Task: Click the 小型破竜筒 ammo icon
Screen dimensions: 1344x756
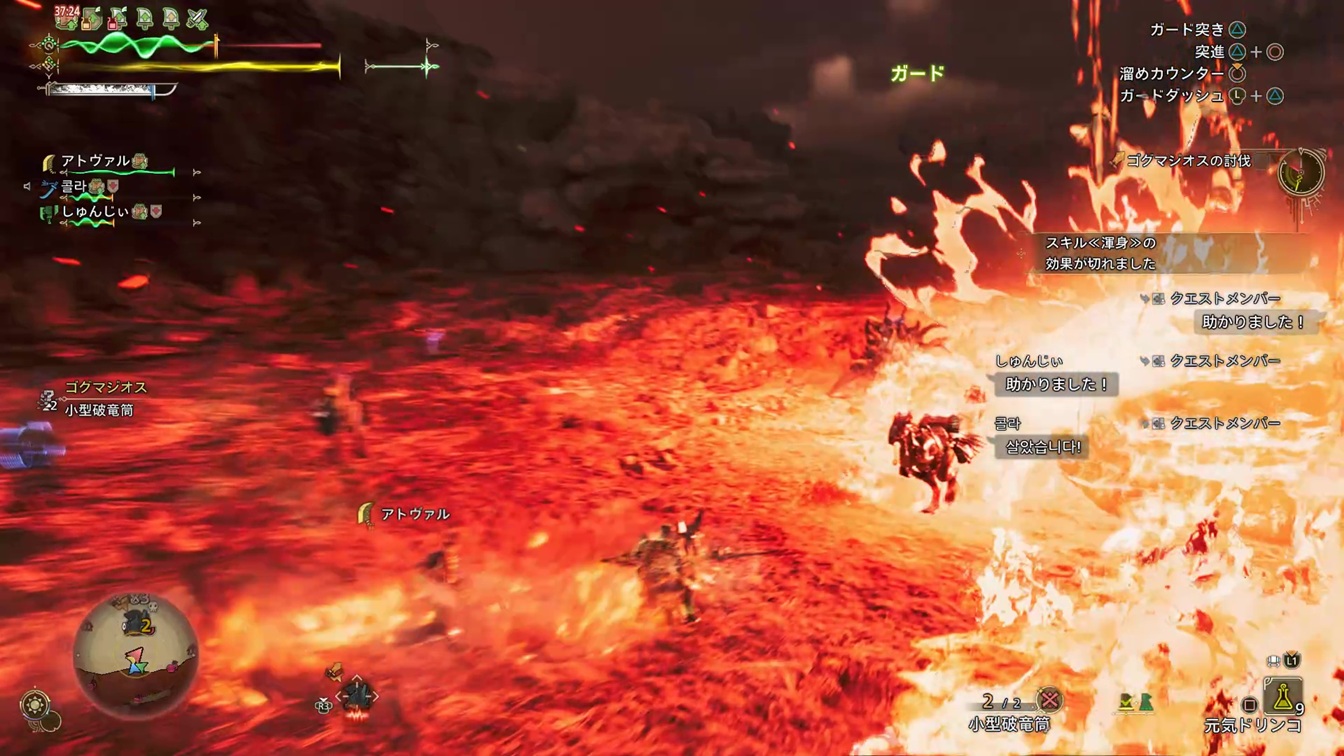Action: pyautogui.click(x=1048, y=700)
